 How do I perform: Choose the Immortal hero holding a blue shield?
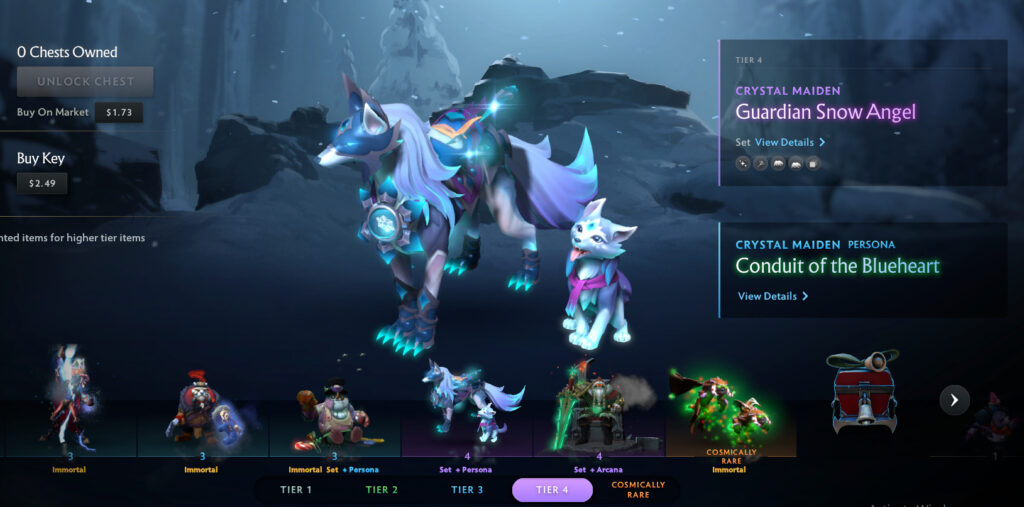point(201,410)
